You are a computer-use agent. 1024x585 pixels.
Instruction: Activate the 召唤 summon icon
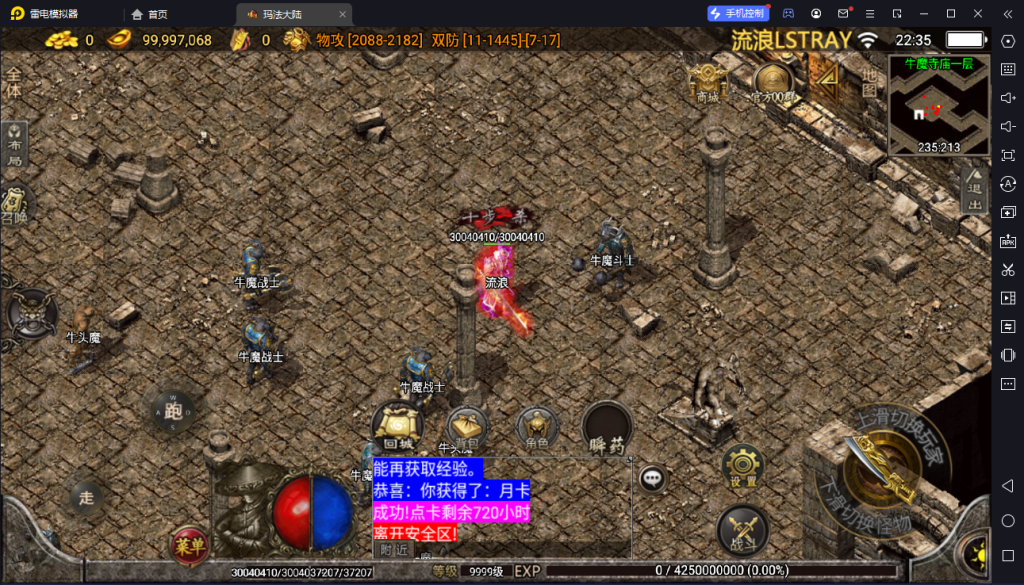14,205
